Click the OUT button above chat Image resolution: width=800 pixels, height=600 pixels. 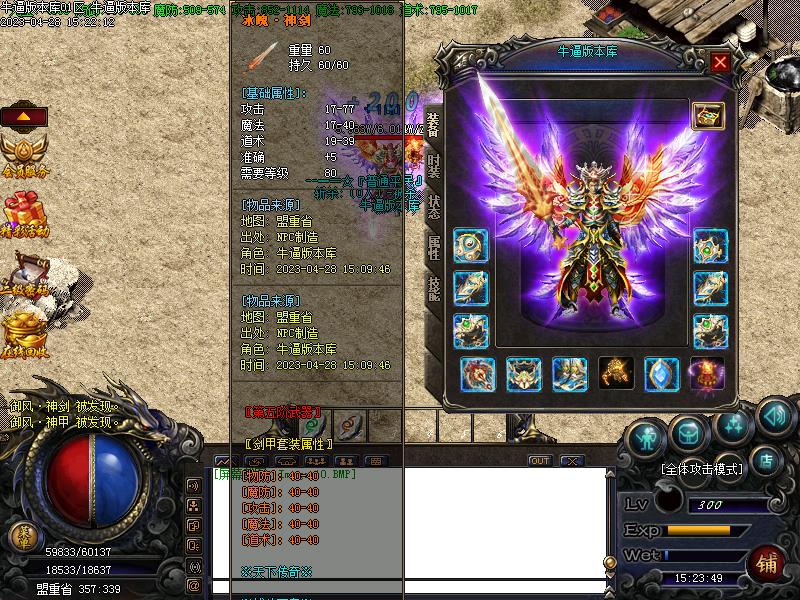click(540, 461)
